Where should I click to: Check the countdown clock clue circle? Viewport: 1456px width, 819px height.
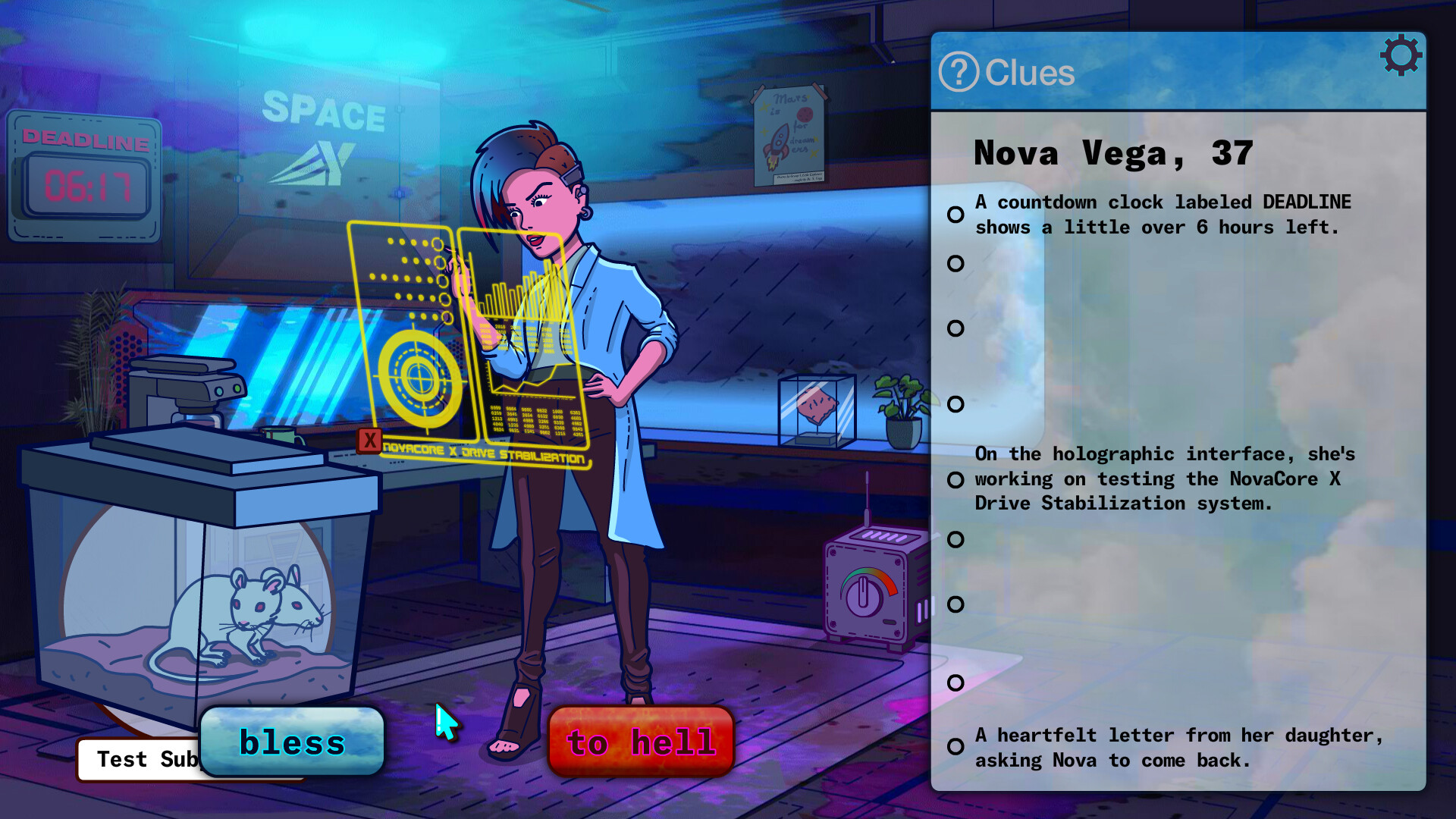955,215
